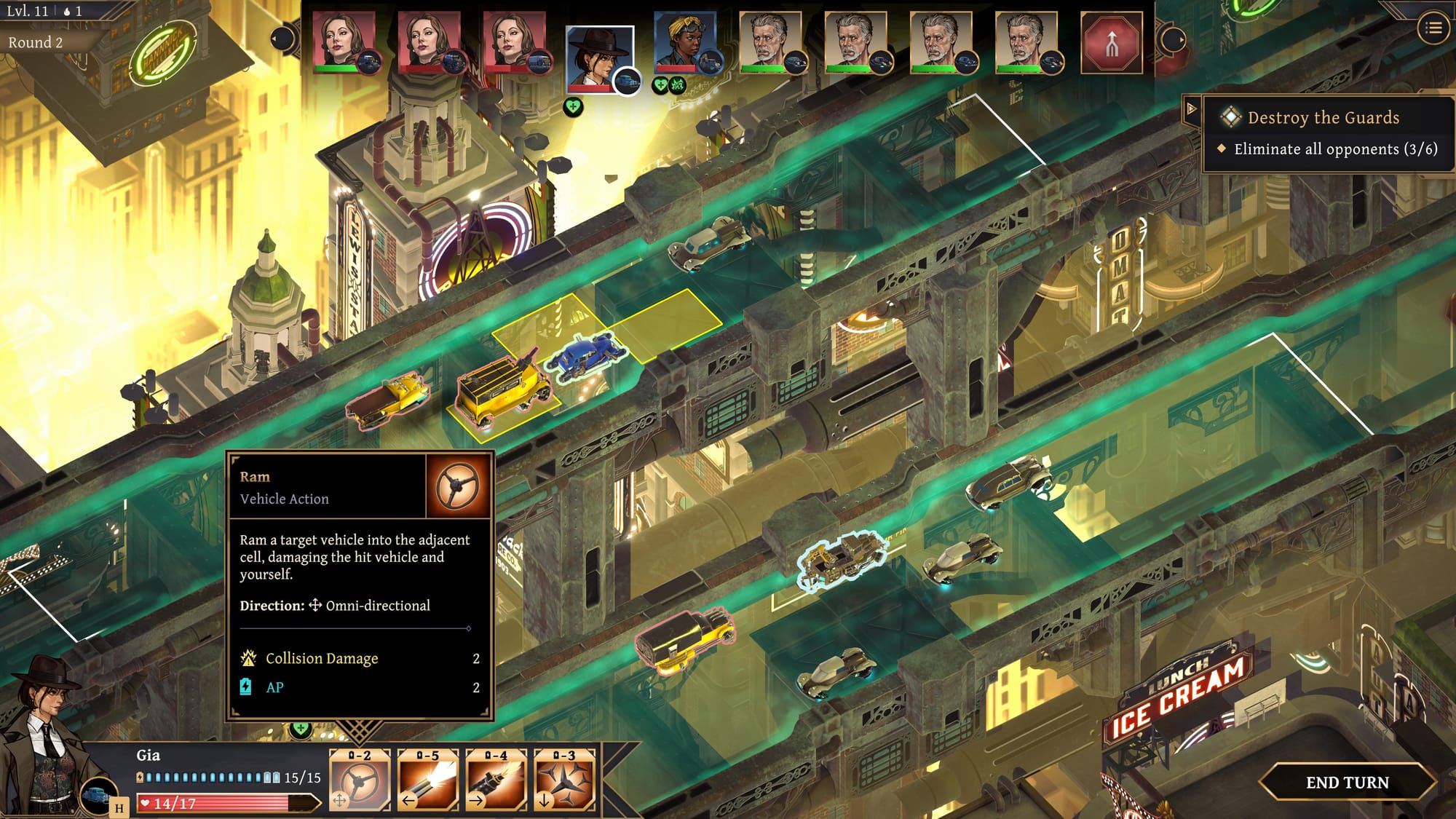
Task: Expand the Destroy the Guards objective panel
Action: 1192,108
